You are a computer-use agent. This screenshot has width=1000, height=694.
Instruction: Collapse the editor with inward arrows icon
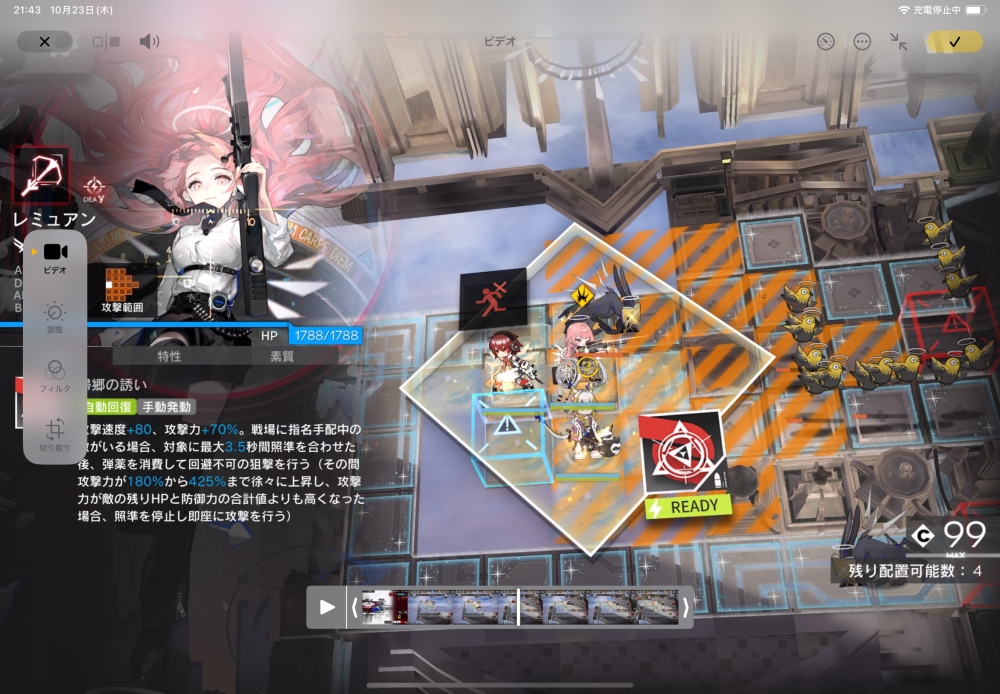tap(898, 41)
